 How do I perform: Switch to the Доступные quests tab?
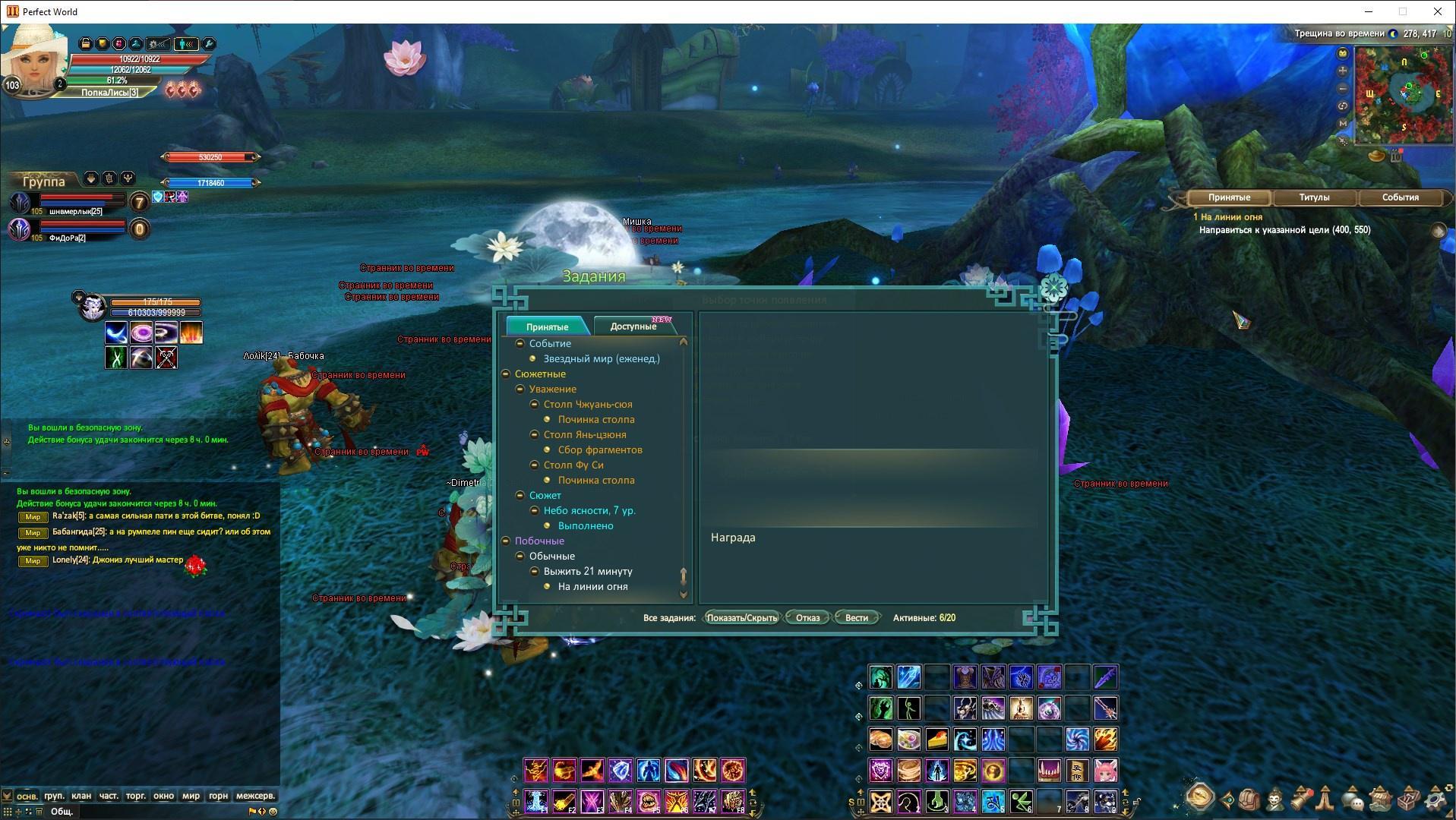click(633, 326)
